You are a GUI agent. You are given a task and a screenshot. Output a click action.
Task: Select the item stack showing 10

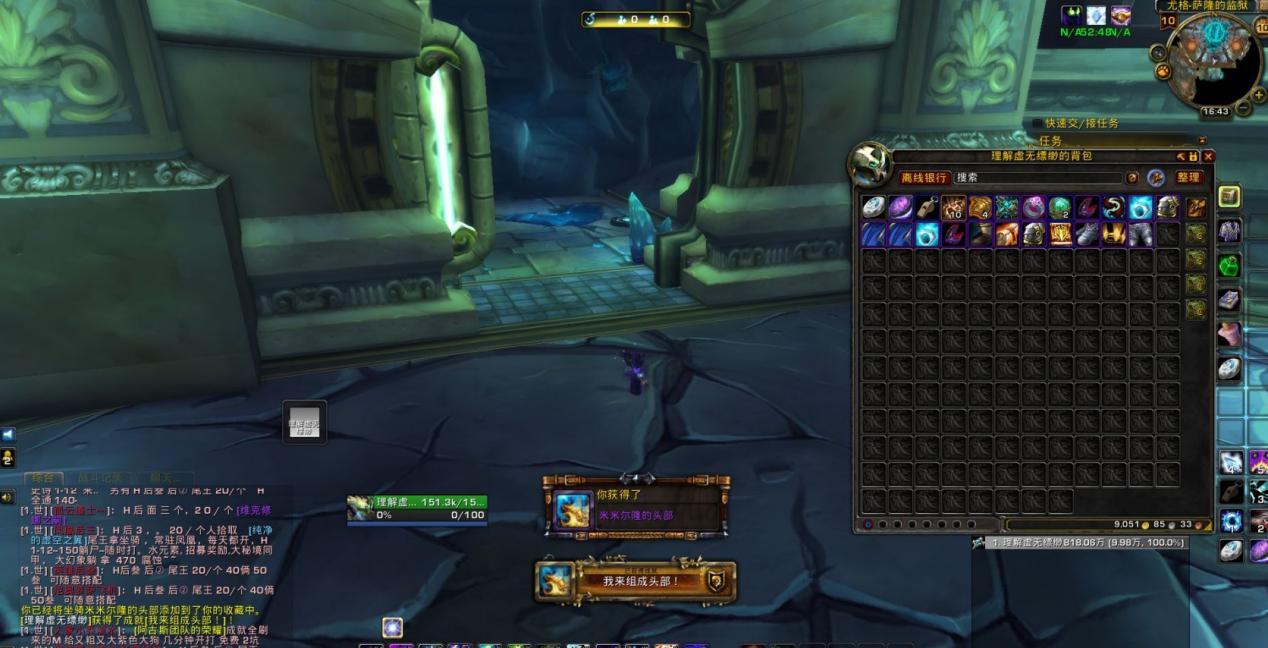pyautogui.click(x=953, y=208)
